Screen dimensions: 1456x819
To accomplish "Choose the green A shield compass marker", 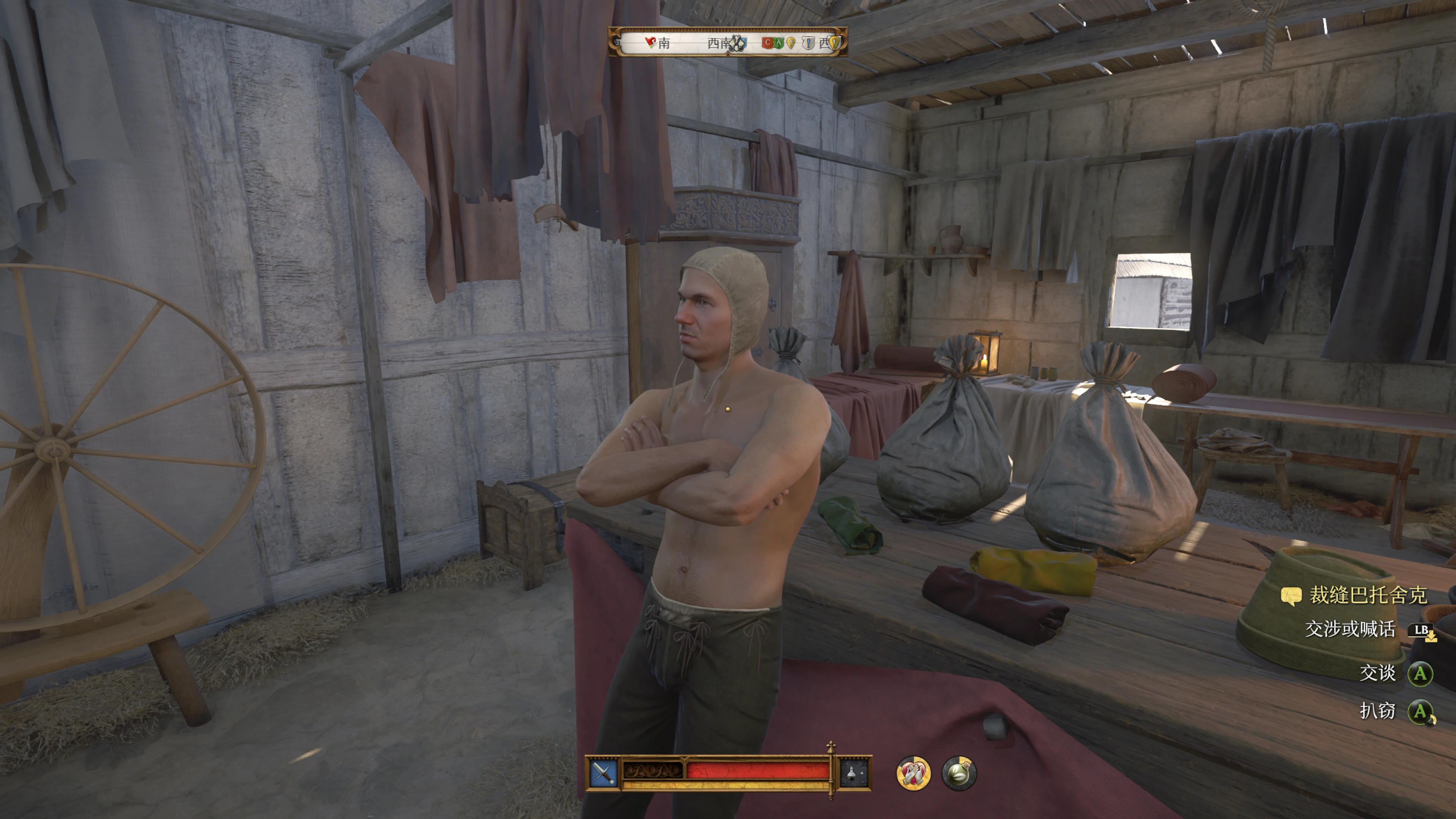I will tap(778, 42).
